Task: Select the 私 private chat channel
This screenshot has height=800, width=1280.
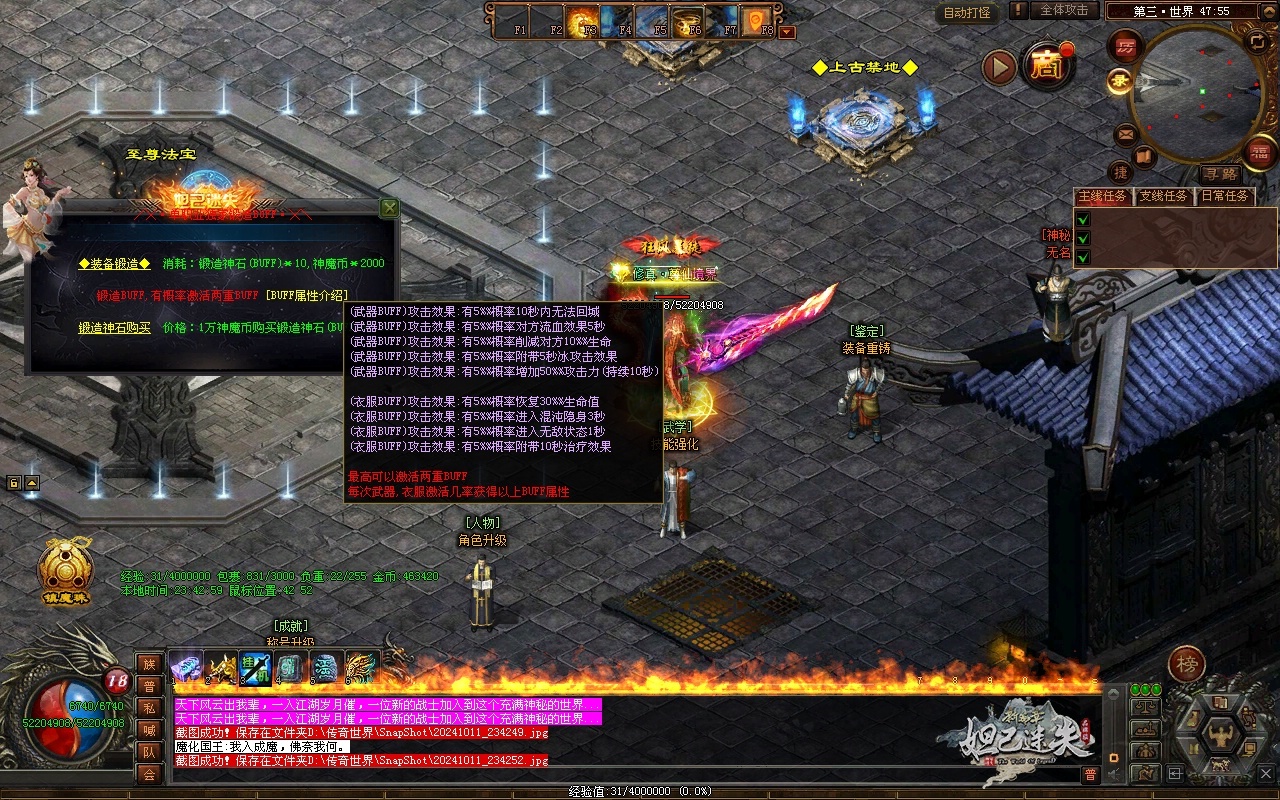Action: click(x=149, y=708)
